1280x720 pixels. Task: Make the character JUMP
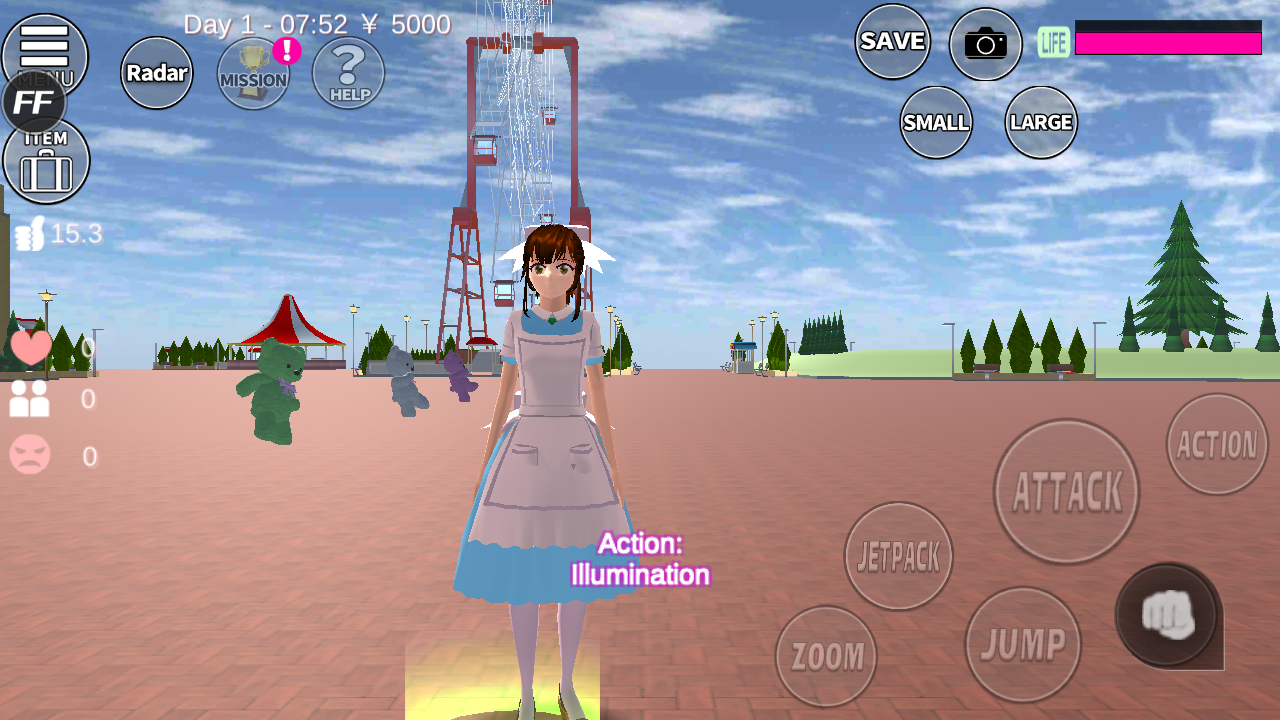tap(1023, 645)
